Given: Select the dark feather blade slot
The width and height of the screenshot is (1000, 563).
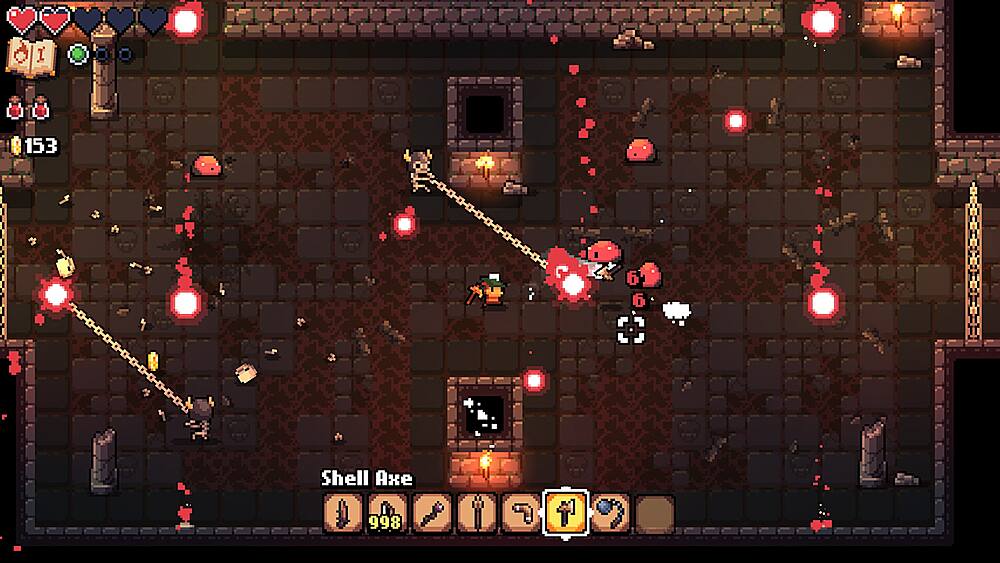Looking at the screenshot, I should tap(343, 514).
